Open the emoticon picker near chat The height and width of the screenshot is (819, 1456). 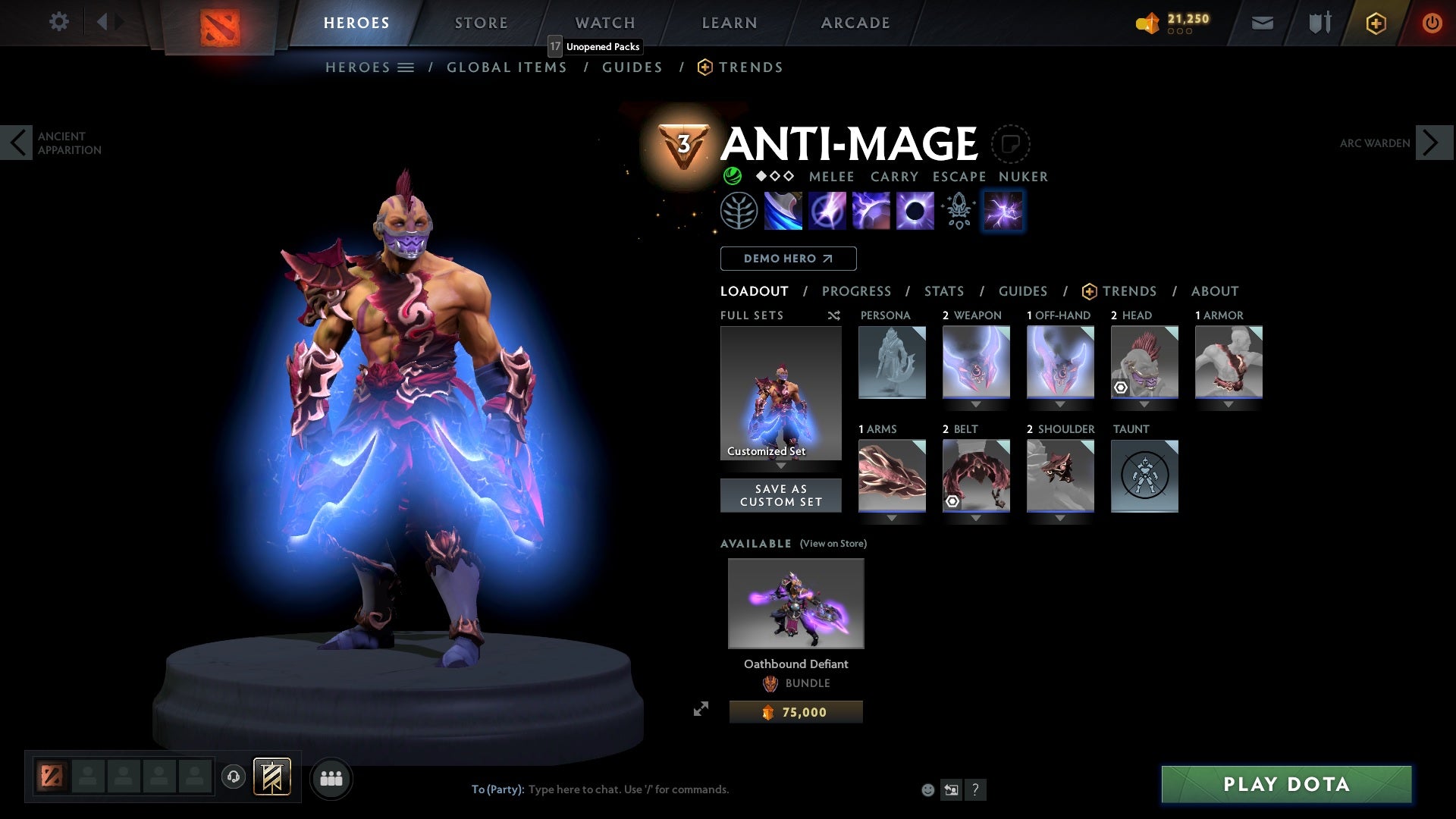(x=927, y=789)
